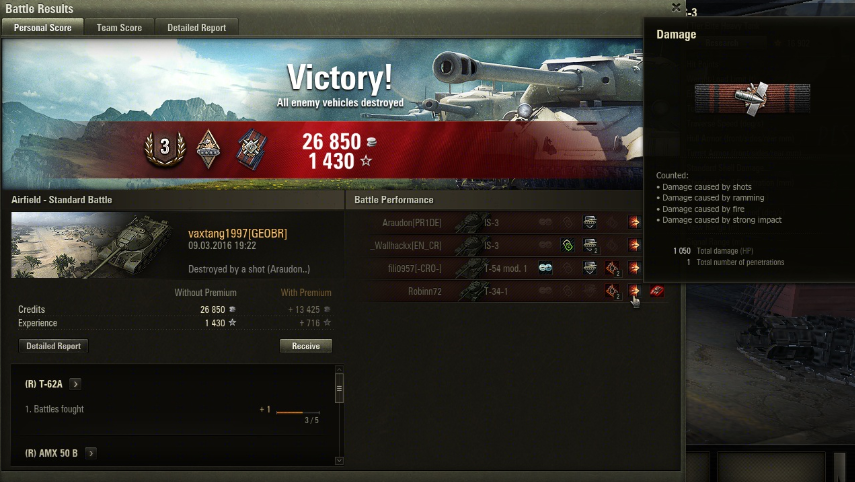Viewport: 855px width, 482px height.
Task: Click the red destroyed-vehicle icon for Robinn72
Action: point(656,291)
